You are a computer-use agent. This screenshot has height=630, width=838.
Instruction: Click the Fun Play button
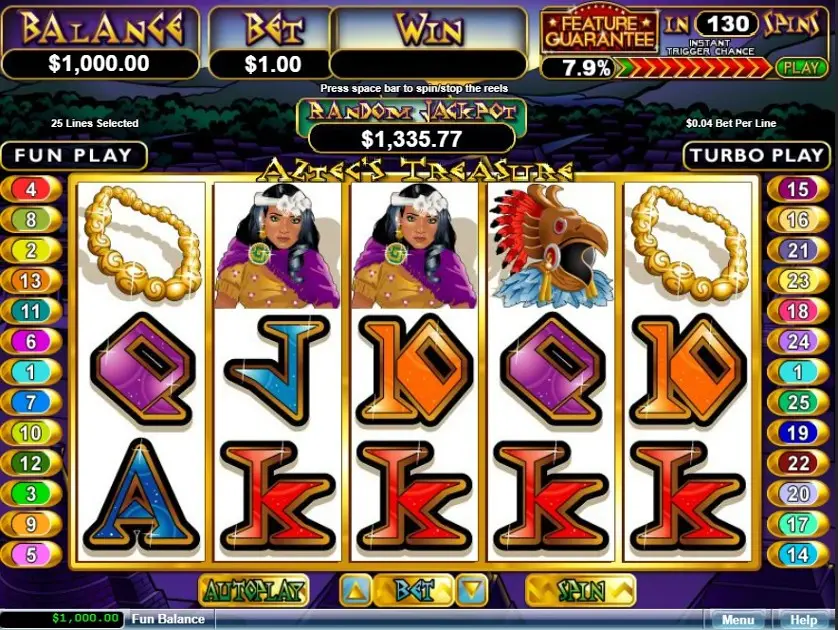click(74, 155)
